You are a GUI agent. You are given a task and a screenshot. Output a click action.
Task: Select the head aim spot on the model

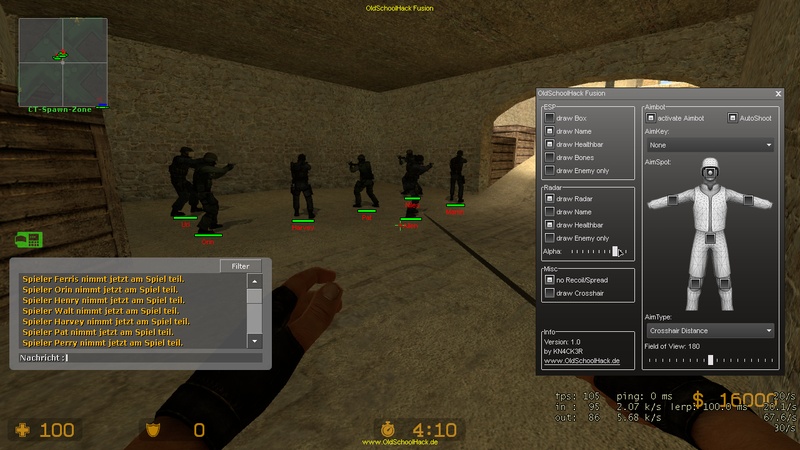click(709, 174)
